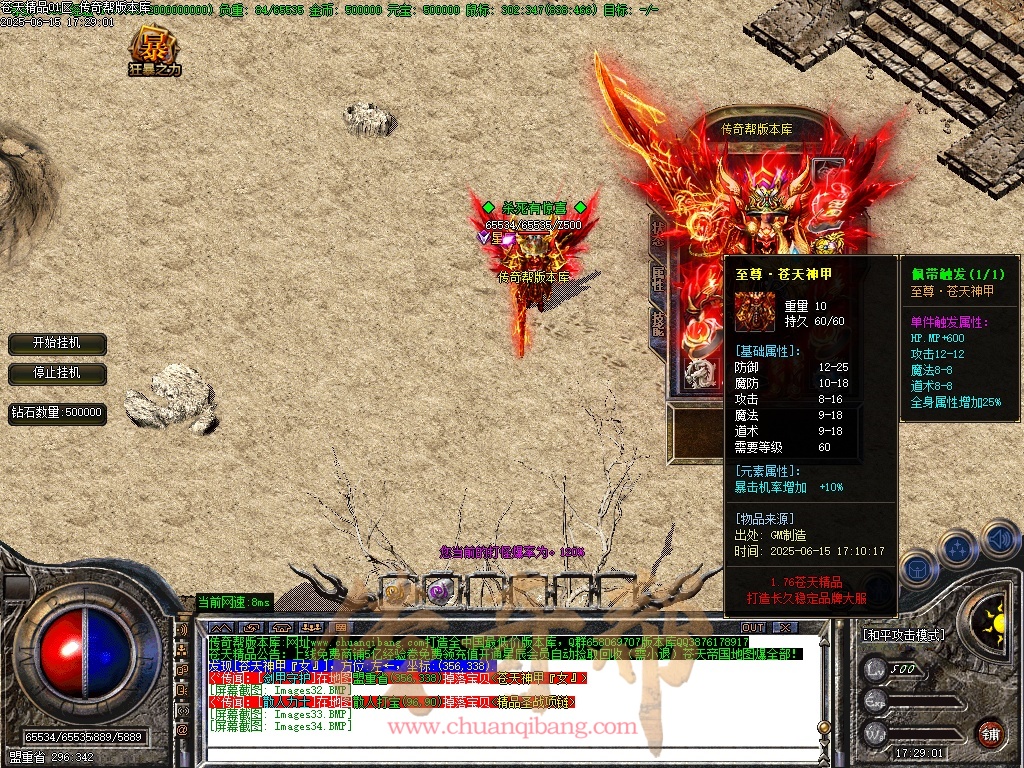Select the 技能 skills tab

[x=657, y=325]
